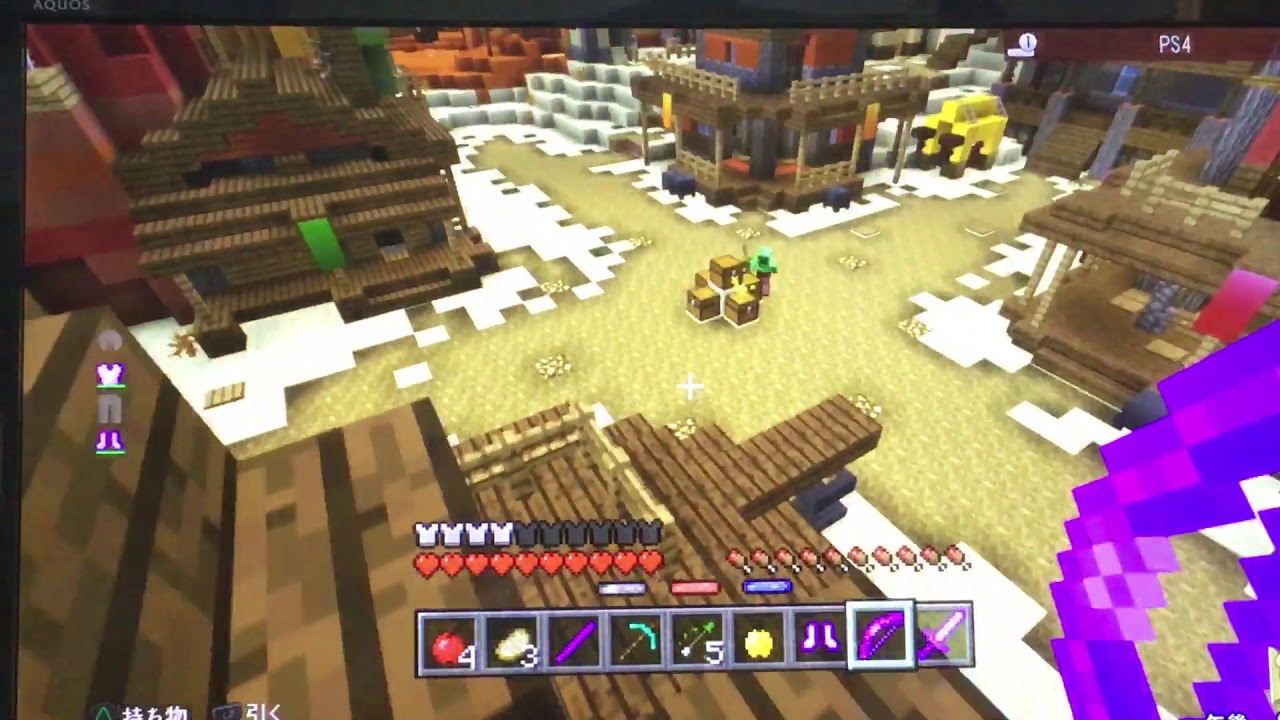Click the row of health hearts

point(540,562)
